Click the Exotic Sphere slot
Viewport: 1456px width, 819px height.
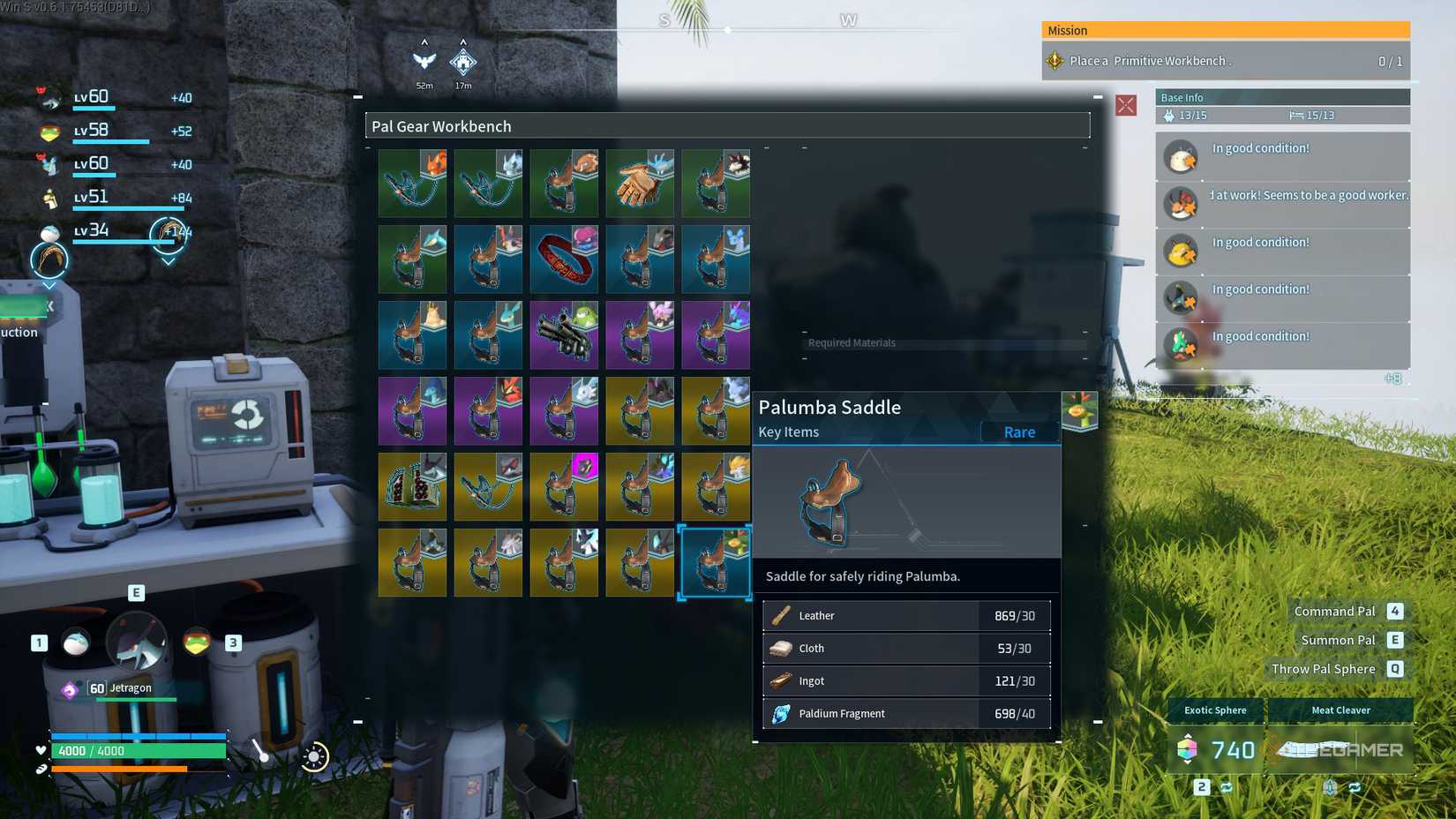(1214, 710)
